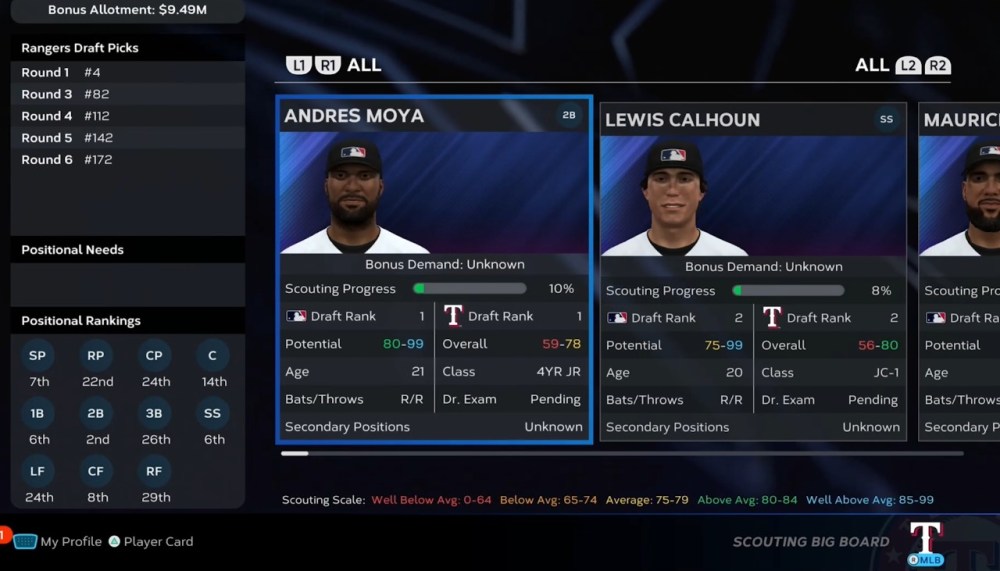The width and height of the screenshot is (1000, 571).
Task: Select Andres Moya prospect card
Action: (x=434, y=270)
